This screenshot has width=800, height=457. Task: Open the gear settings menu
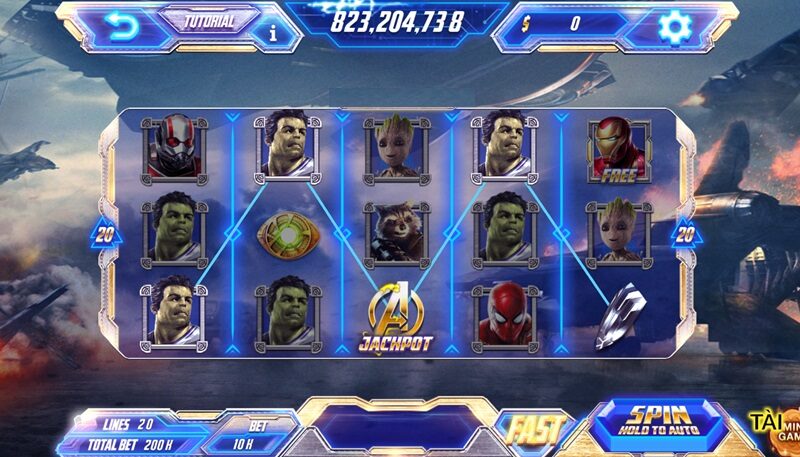(676, 25)
